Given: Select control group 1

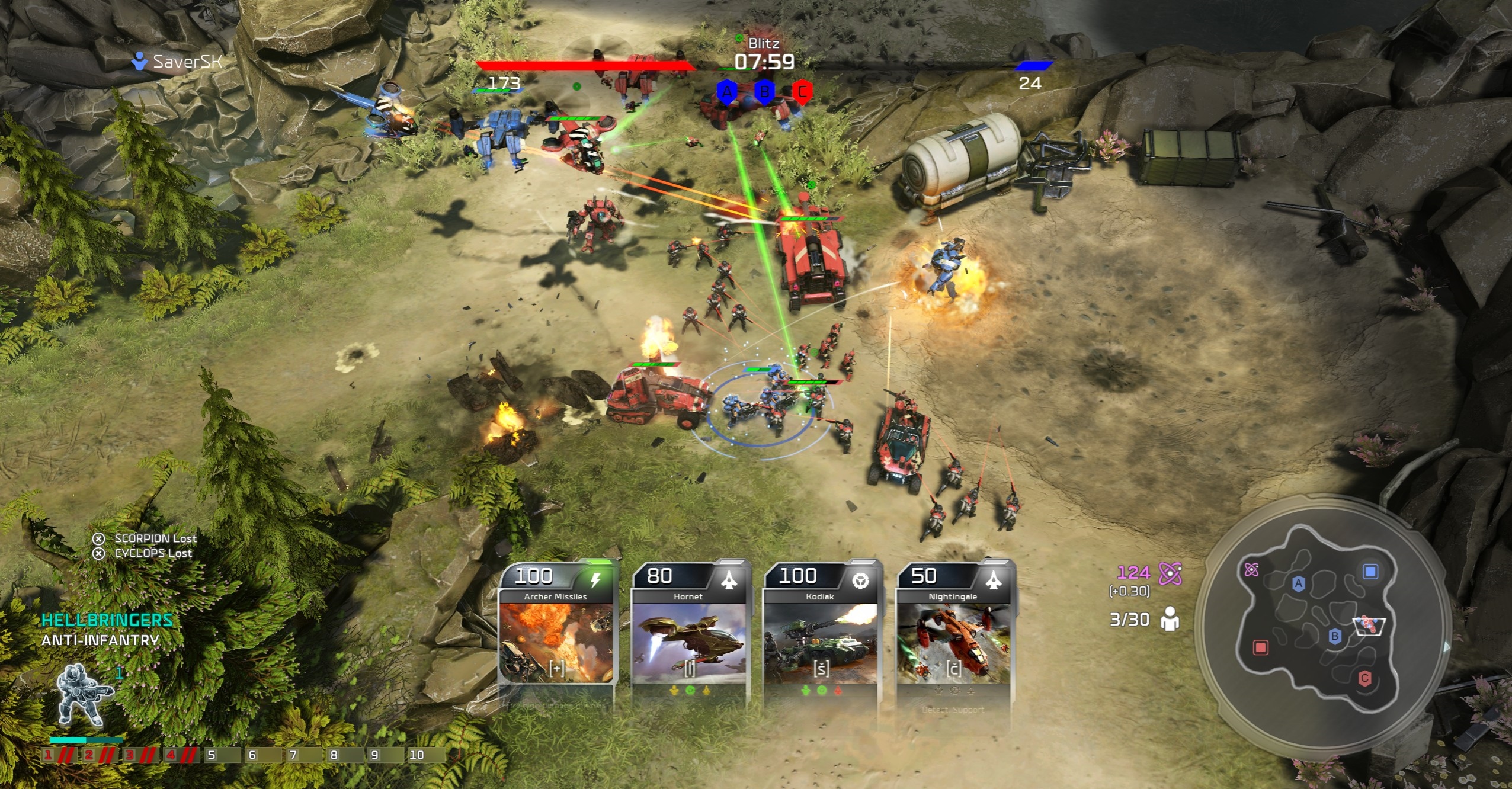Looking at the screenshot, I should coord(49,755).
